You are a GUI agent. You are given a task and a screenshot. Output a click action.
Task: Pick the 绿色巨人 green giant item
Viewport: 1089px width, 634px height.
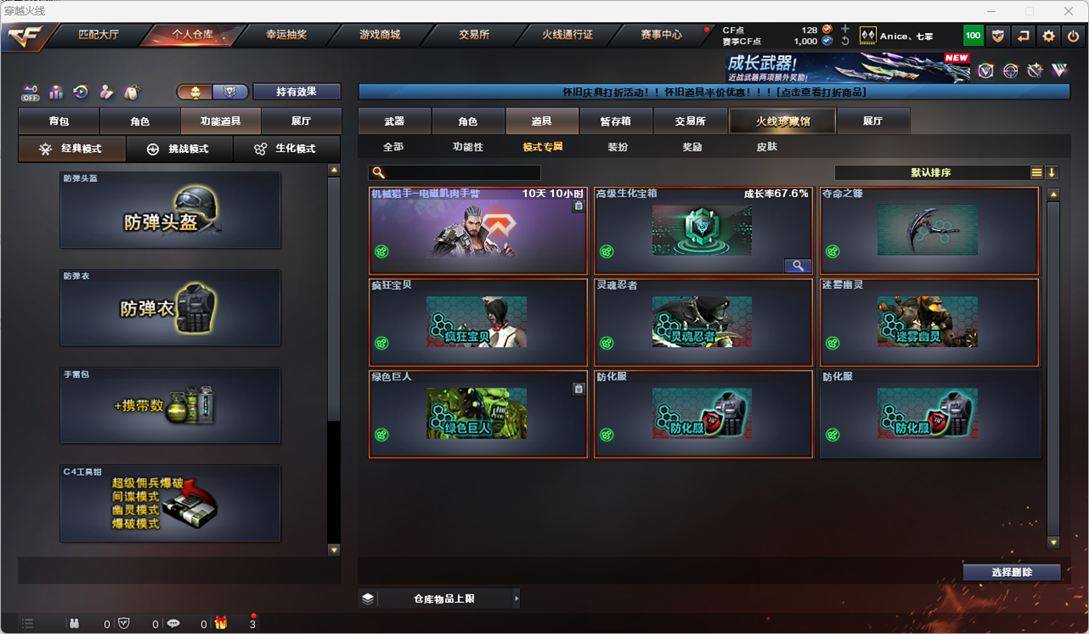pos(477,414)
